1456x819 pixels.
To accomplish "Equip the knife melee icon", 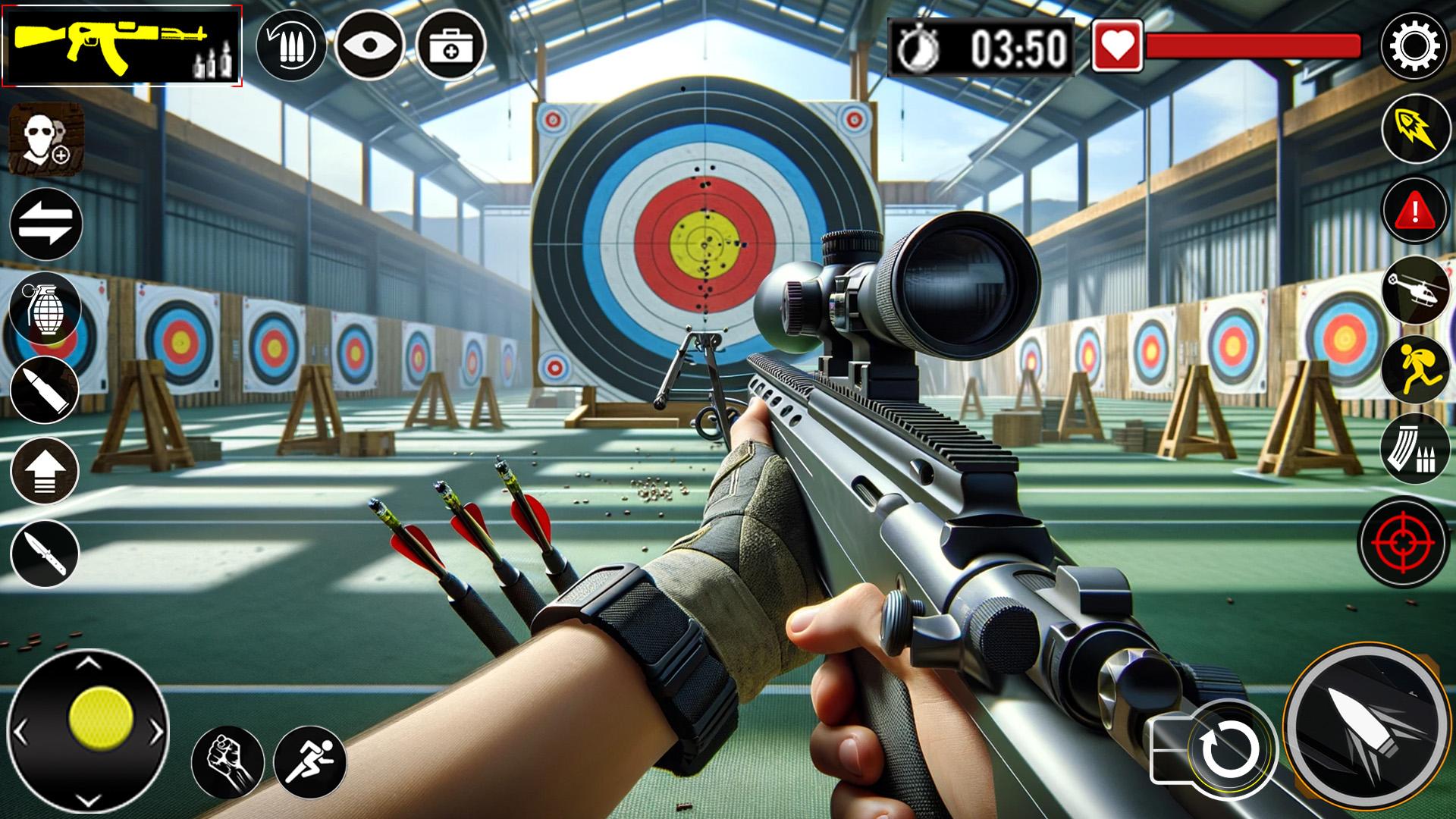I will coord(45,554).
